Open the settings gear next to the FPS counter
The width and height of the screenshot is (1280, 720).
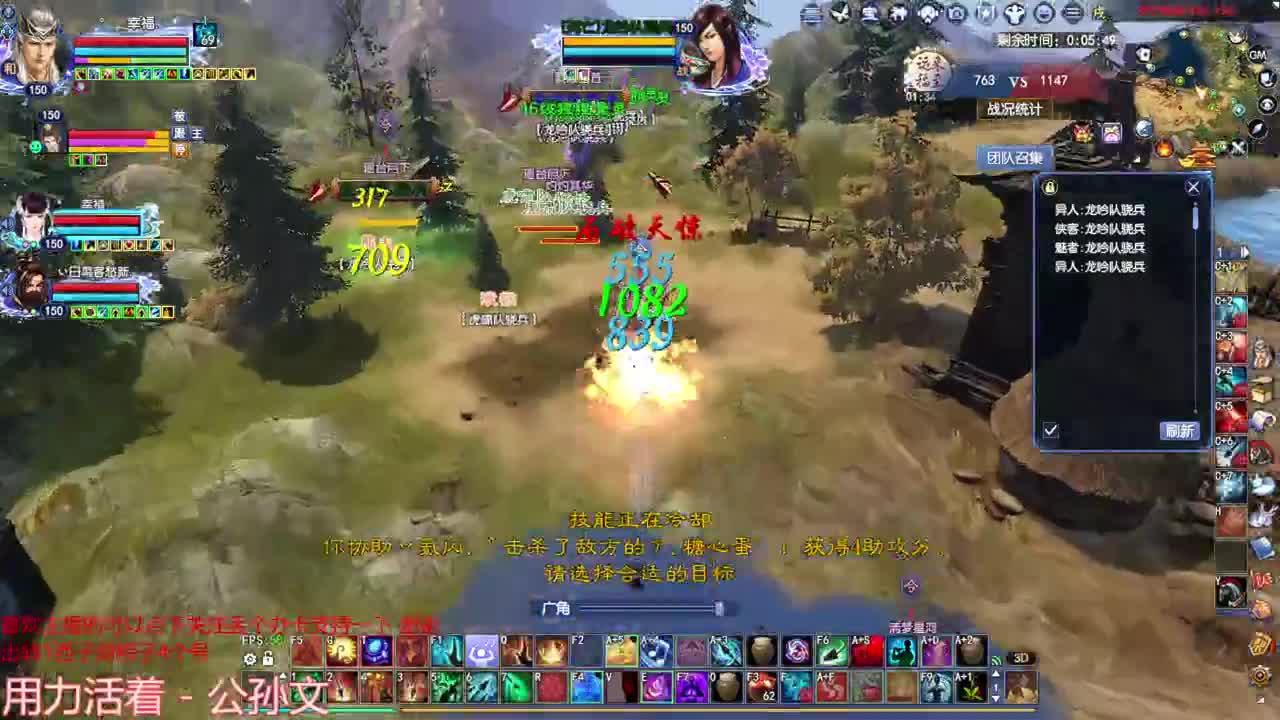[x=250, y=659]
